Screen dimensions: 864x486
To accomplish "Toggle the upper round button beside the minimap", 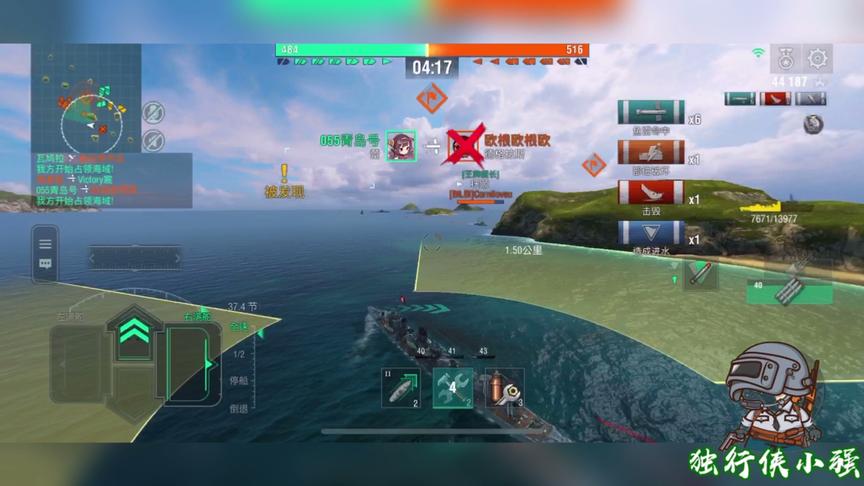I will pyautogui.click(x=153, y=112).
